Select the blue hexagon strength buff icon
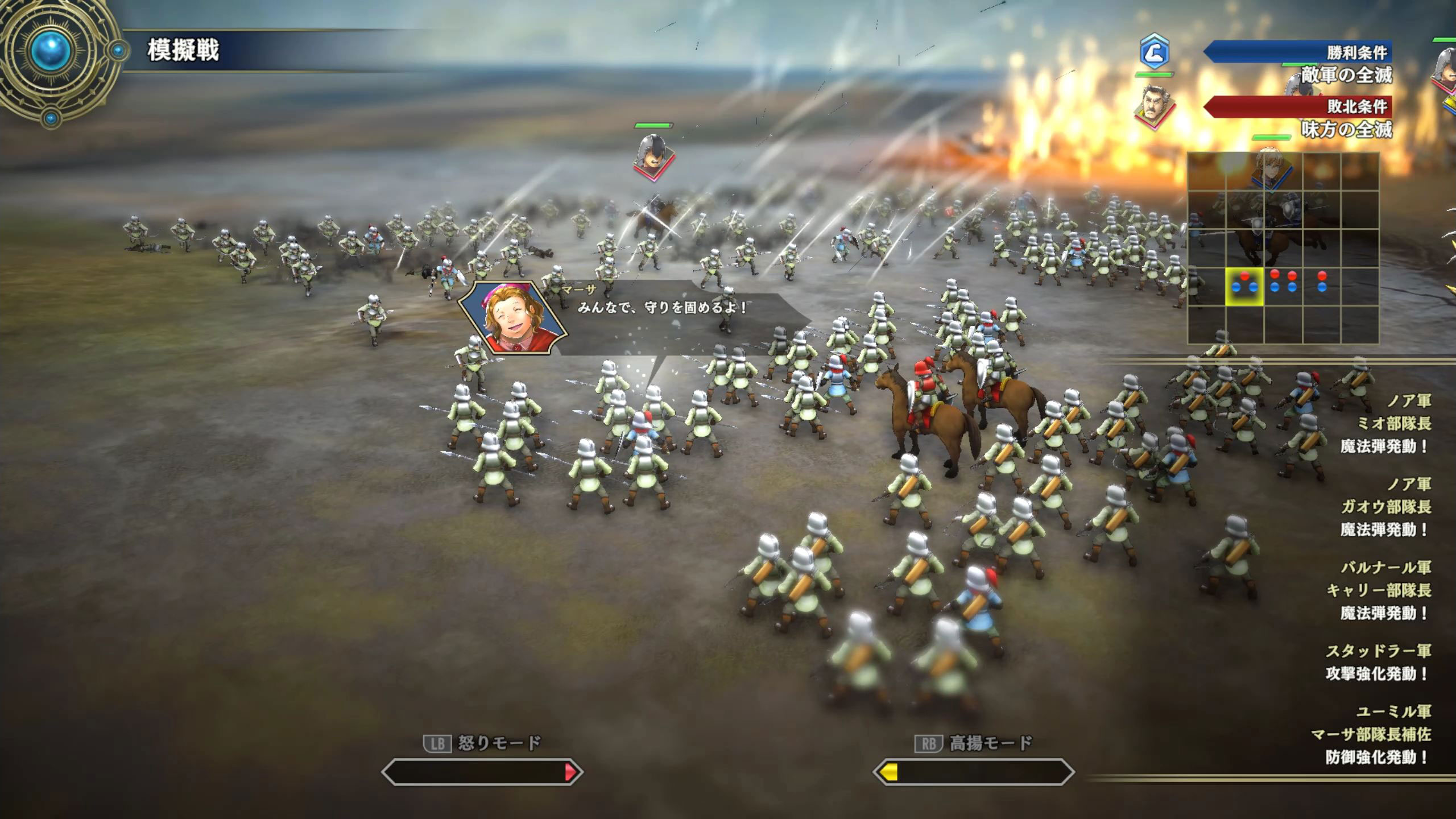1456x819 pixels. 1154,53
